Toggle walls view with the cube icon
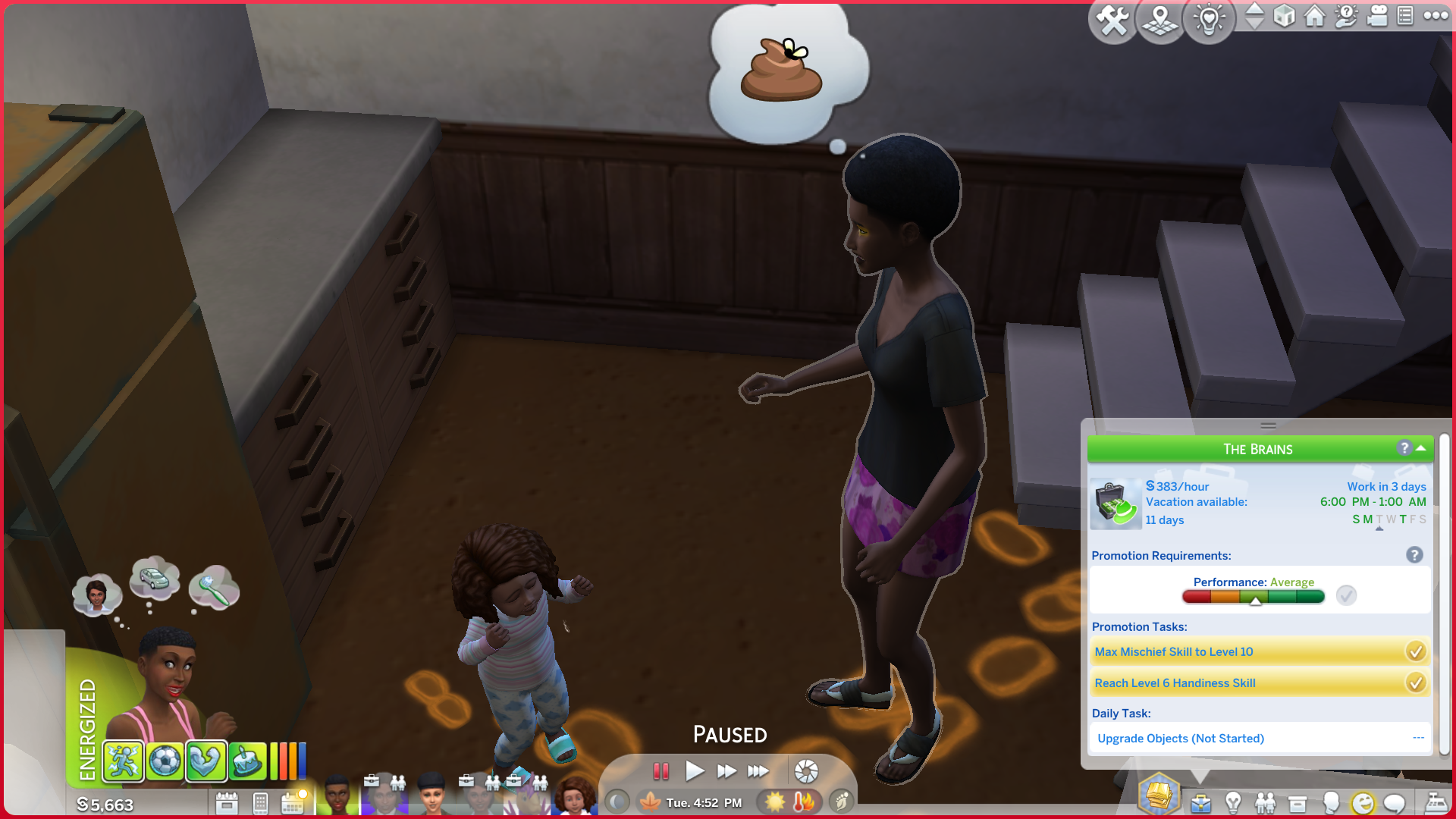 click(1284, 16)
